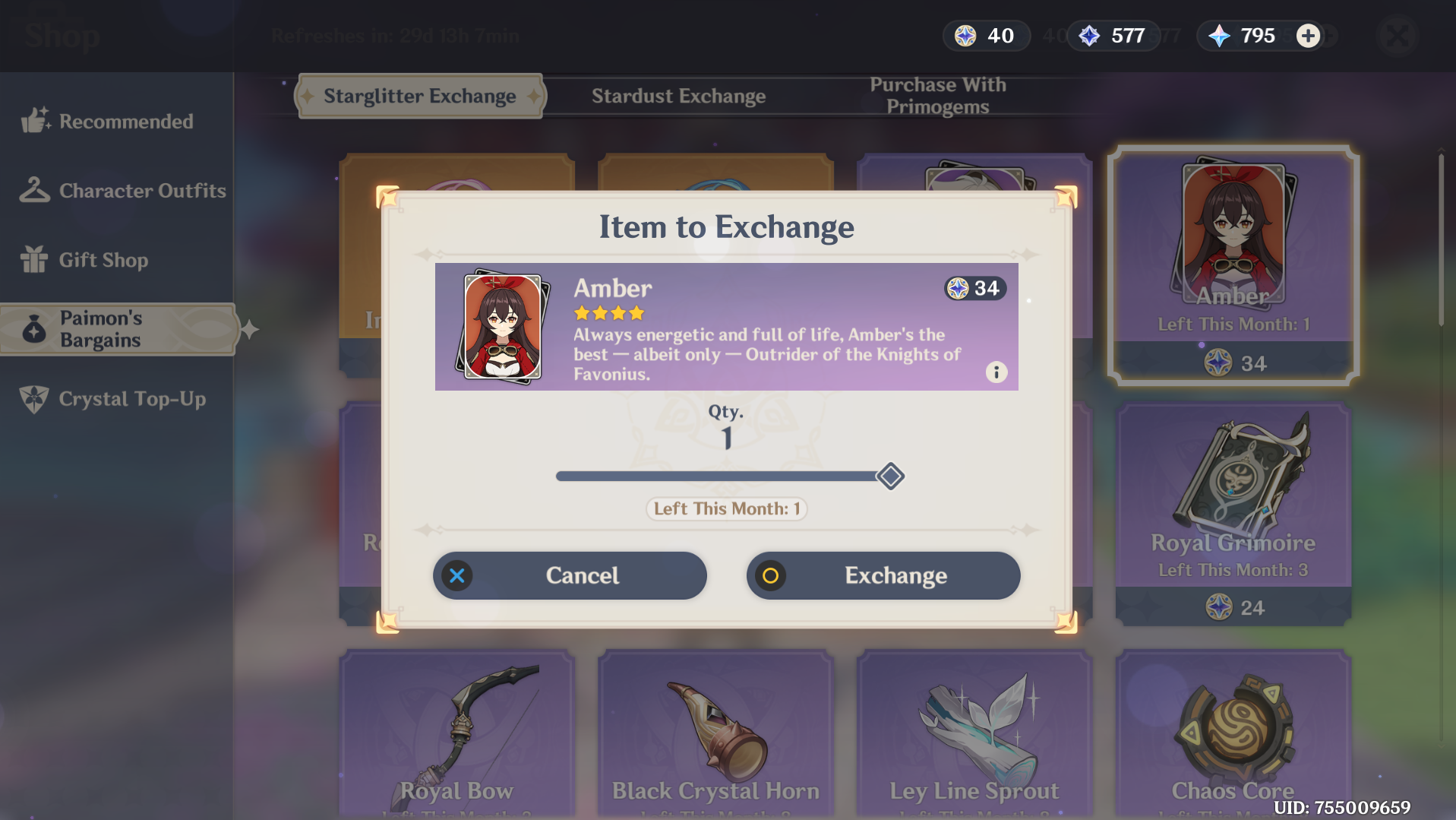The width and height of the screenshot is (1456, 820).
Task: Open item details via the info icon
Action: [996, 372]
